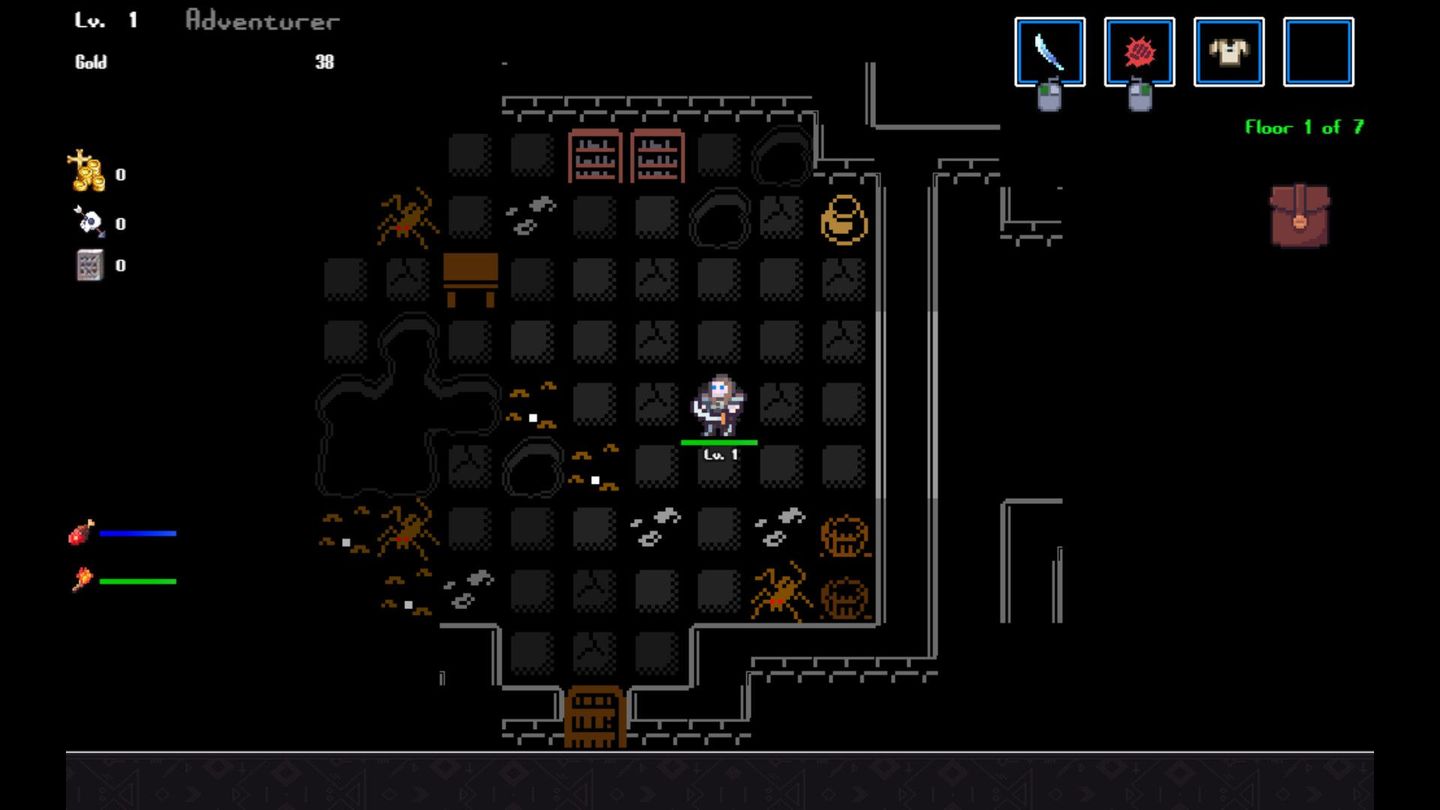Select the sword in hotbar slot one

tap(1050, 50)
